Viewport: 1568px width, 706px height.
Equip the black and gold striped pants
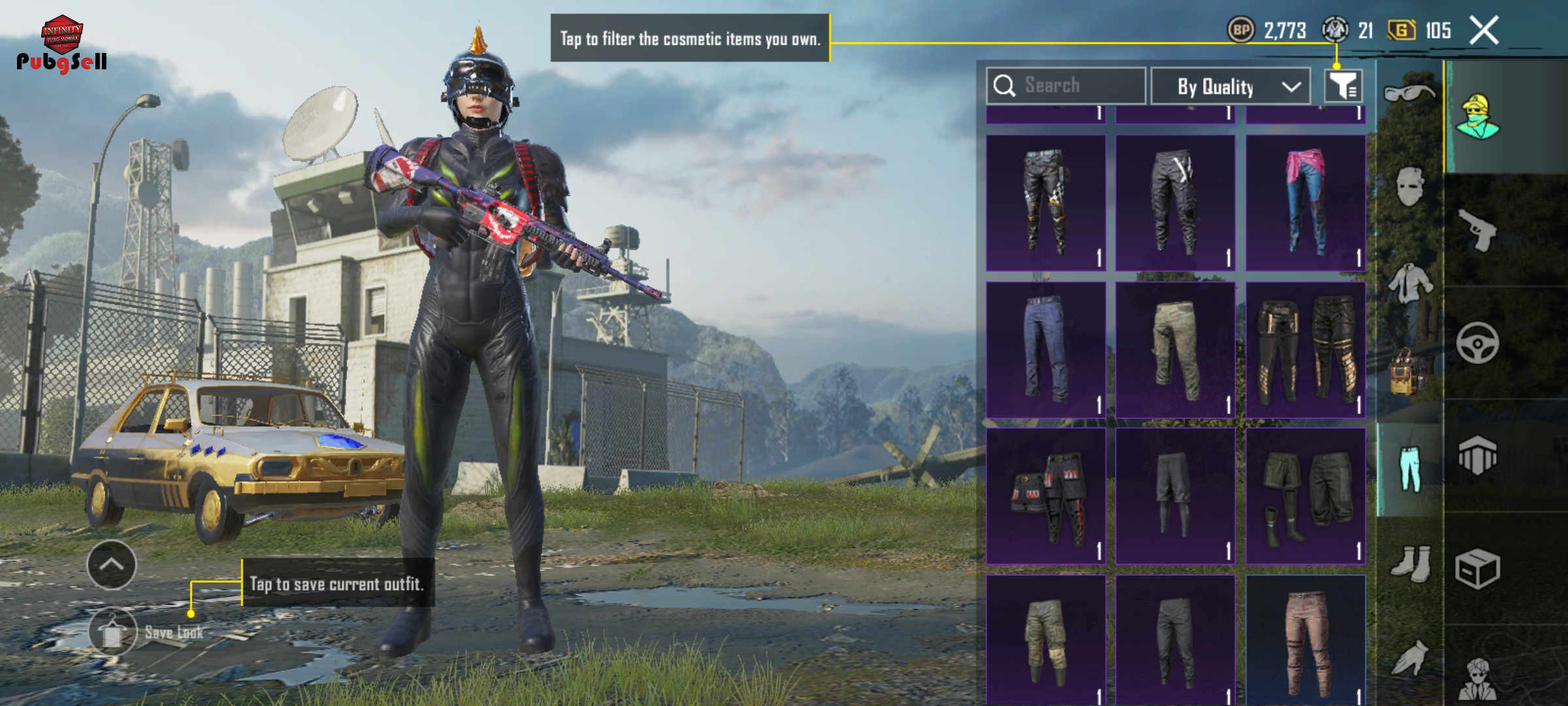point(1305,350)
